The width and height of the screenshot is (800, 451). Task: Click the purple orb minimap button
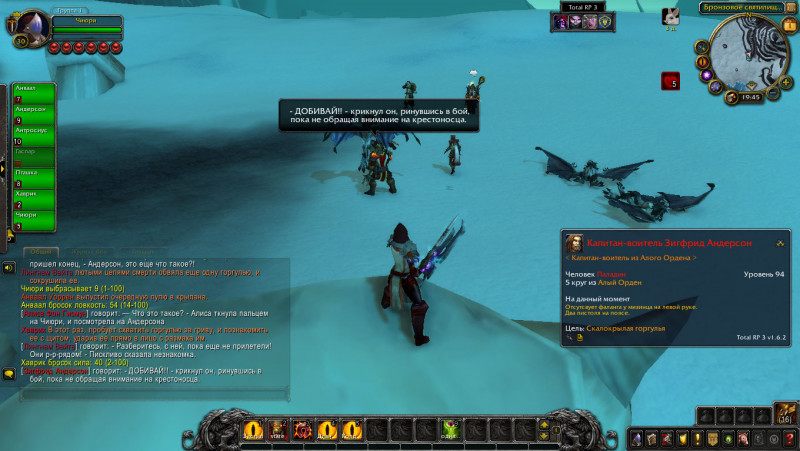pyautogui.click(x=706, y=74)
